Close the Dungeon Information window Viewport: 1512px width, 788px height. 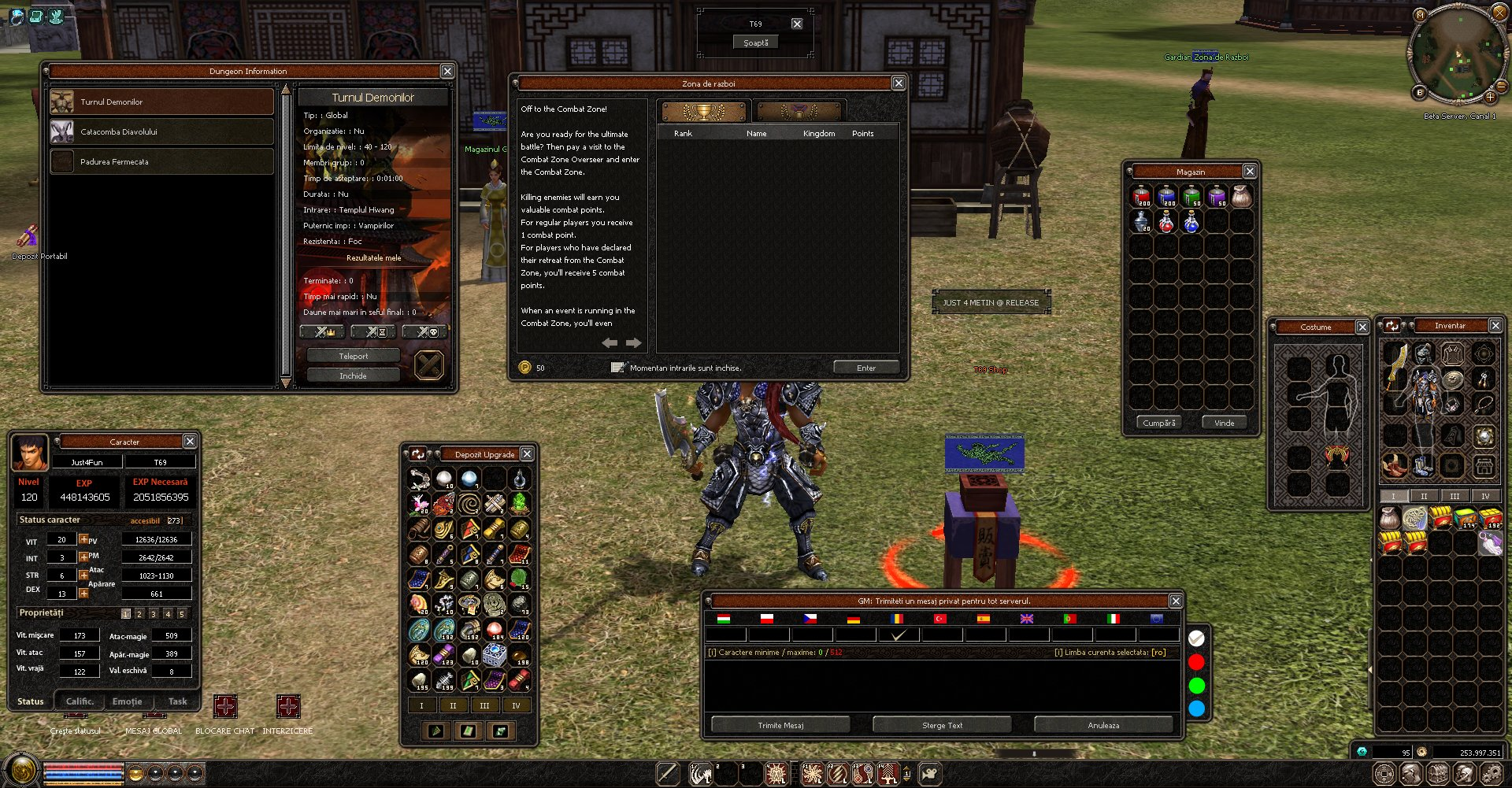(x=447, y=71)
